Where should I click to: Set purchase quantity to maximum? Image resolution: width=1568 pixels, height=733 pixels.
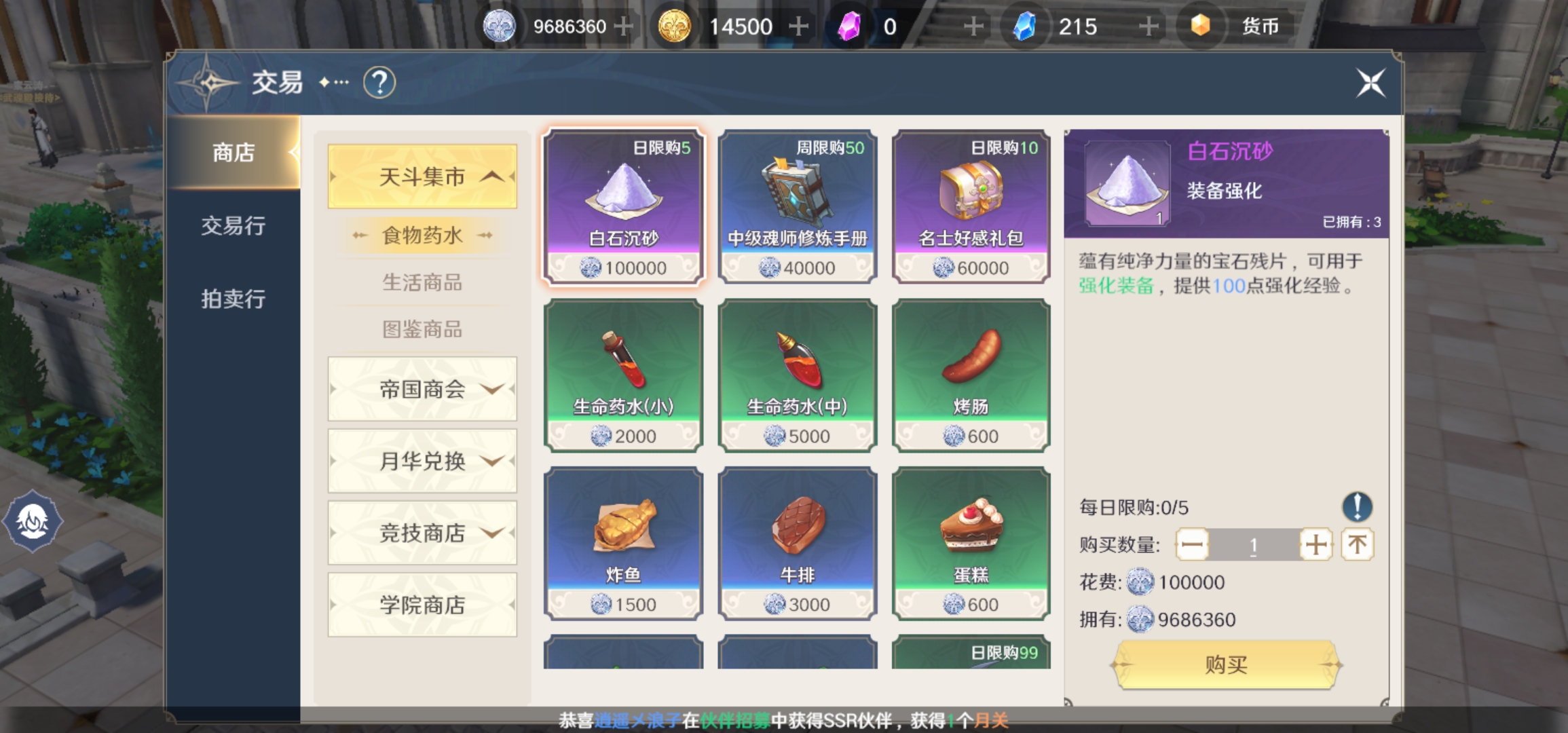tap(1358, 544)
